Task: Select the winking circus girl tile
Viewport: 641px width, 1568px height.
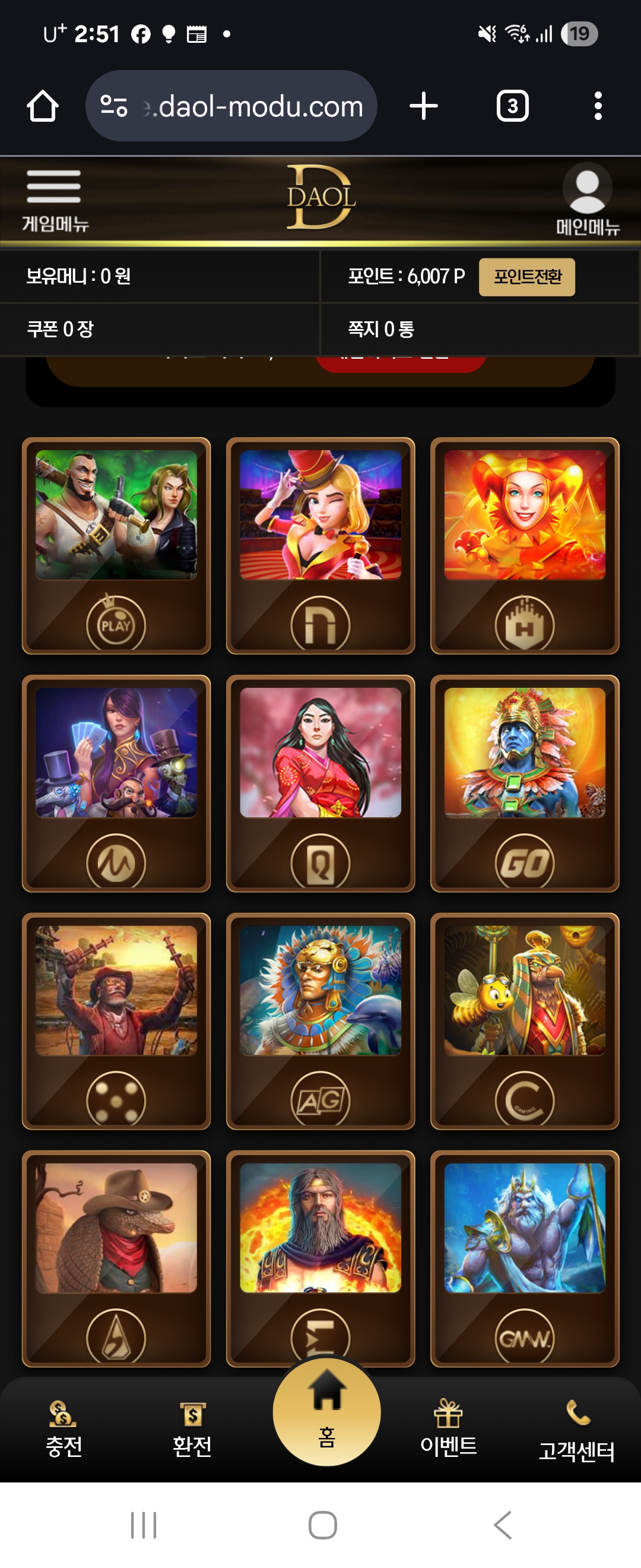Action: (320, 545)
